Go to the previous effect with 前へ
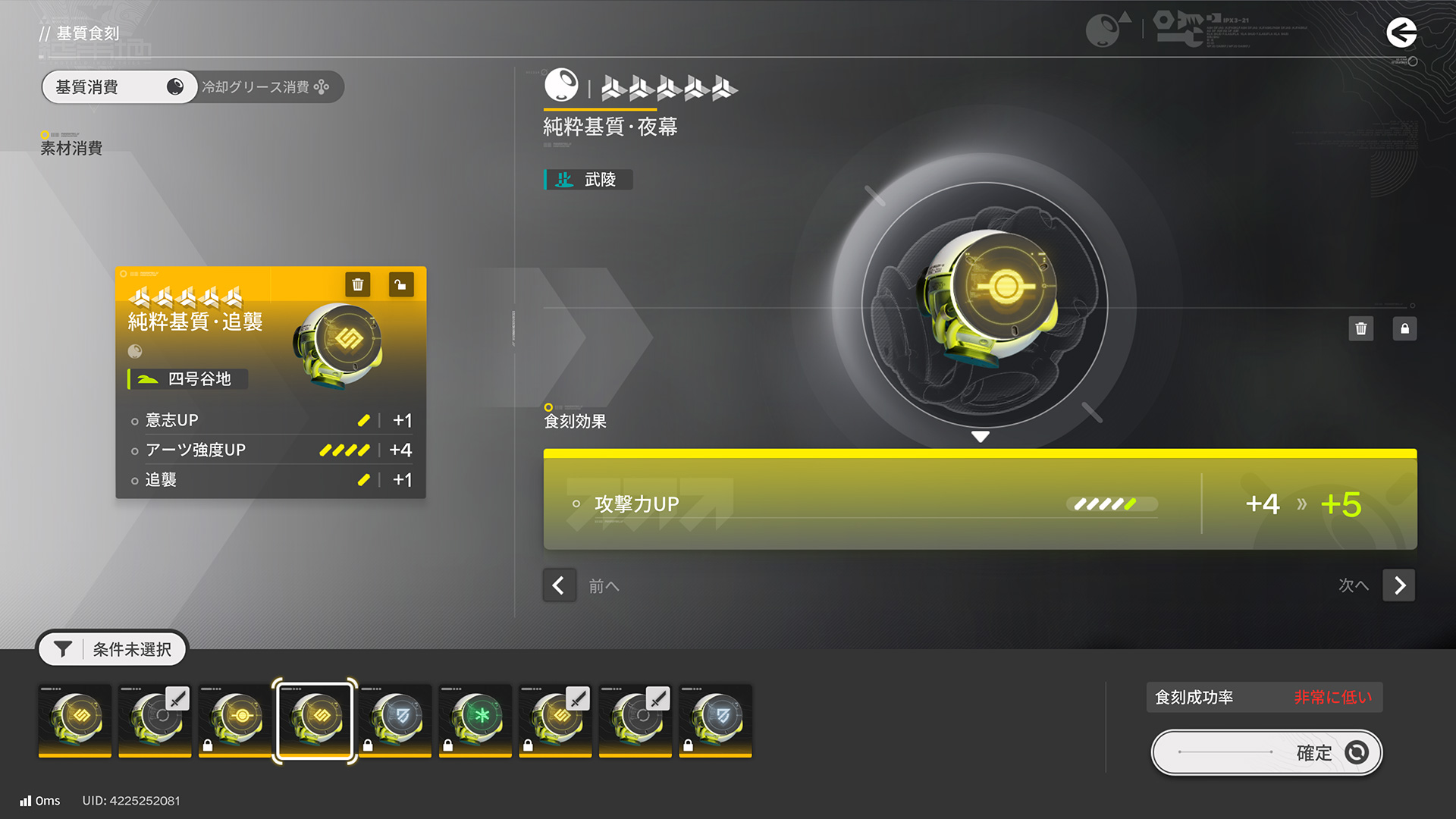This screenshot has width=1456, height=819. [x=559, y=585]
